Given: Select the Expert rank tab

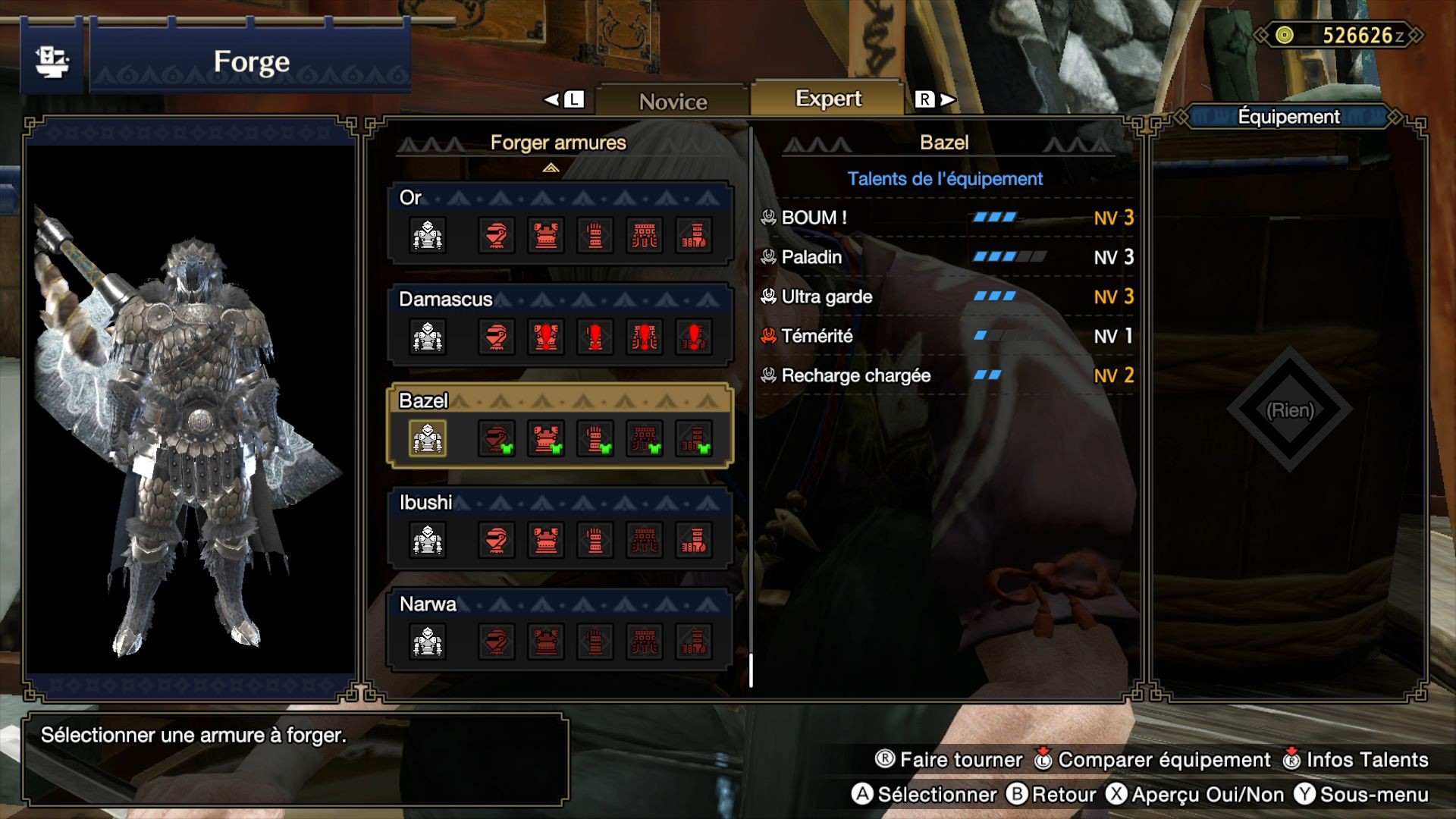Looking at the screenshot, I should coord(828,99).
